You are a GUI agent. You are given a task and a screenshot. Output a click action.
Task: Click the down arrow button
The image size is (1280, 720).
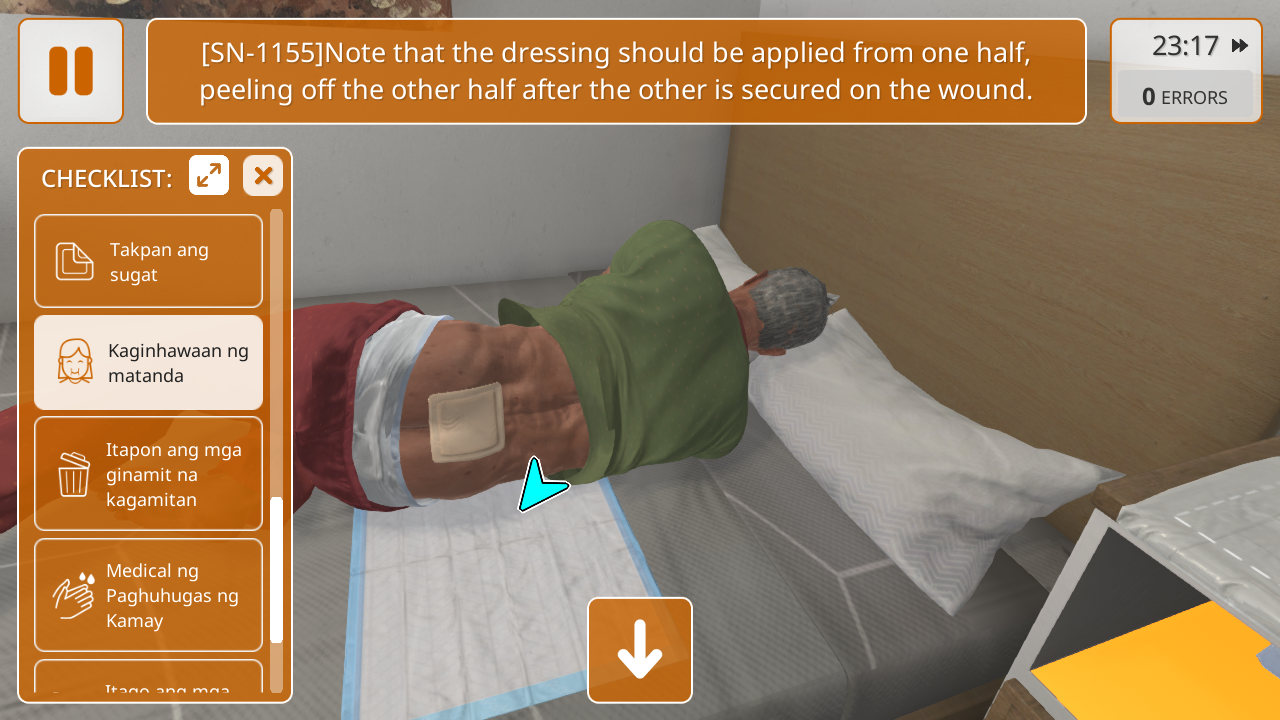tap(640, 650)
